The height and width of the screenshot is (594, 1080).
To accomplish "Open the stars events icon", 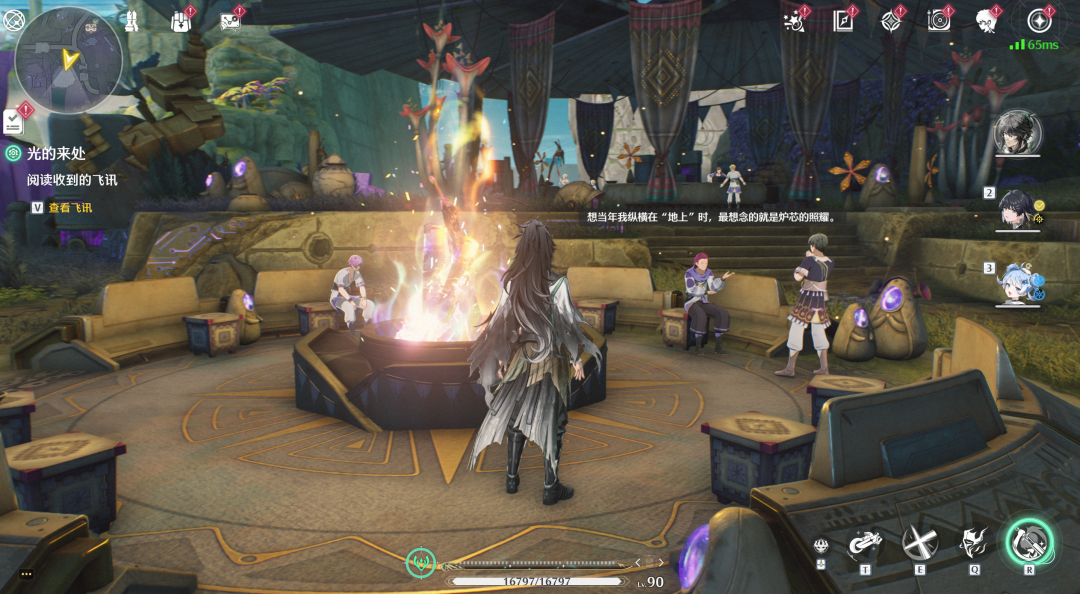I will pyautogui.click(x=795, y=20).
